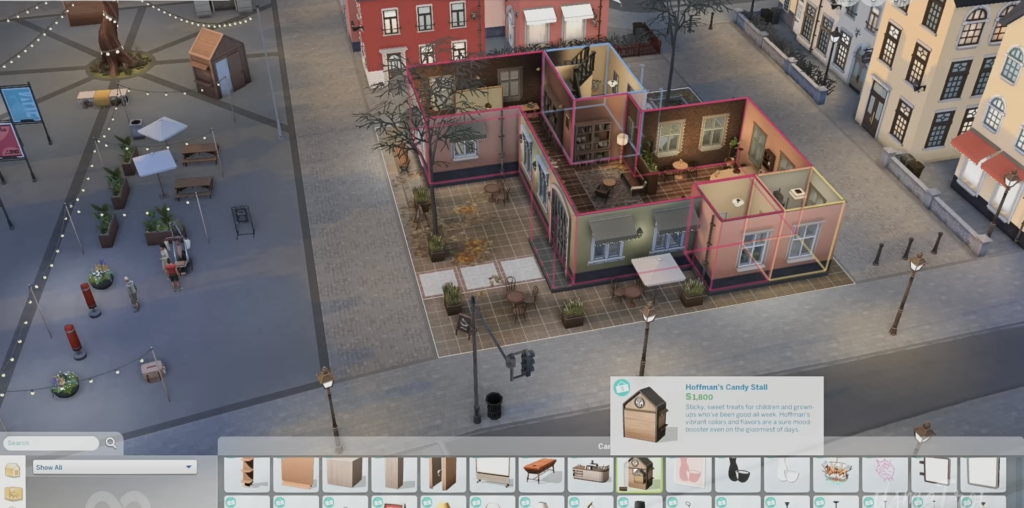This screenshot has height=508, width=1024.
Task: Open the Show All filter dropdown
Action: (114, 467)
